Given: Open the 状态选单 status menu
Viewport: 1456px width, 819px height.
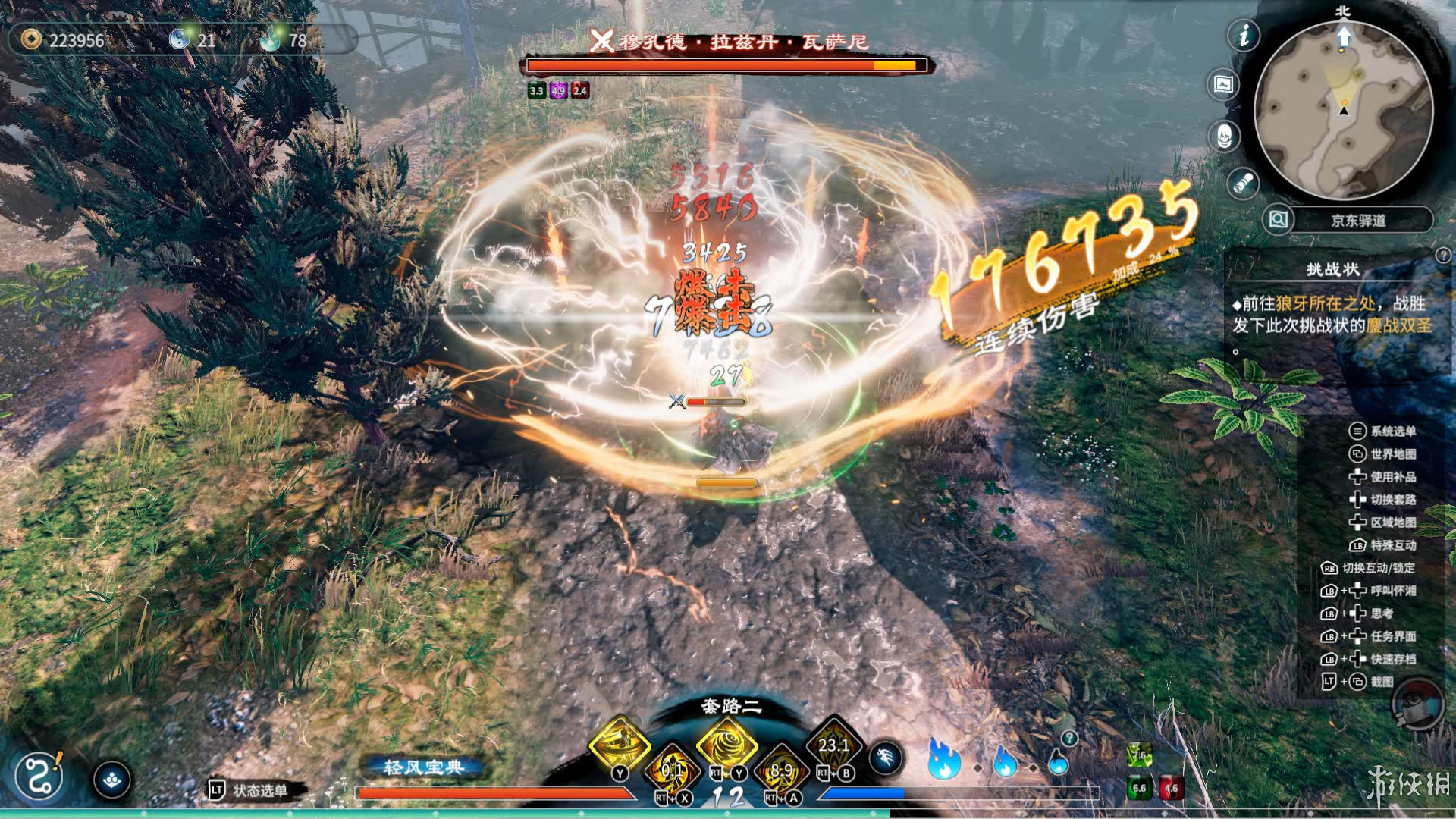Looking at the screenshot, I should coord(249,791).
